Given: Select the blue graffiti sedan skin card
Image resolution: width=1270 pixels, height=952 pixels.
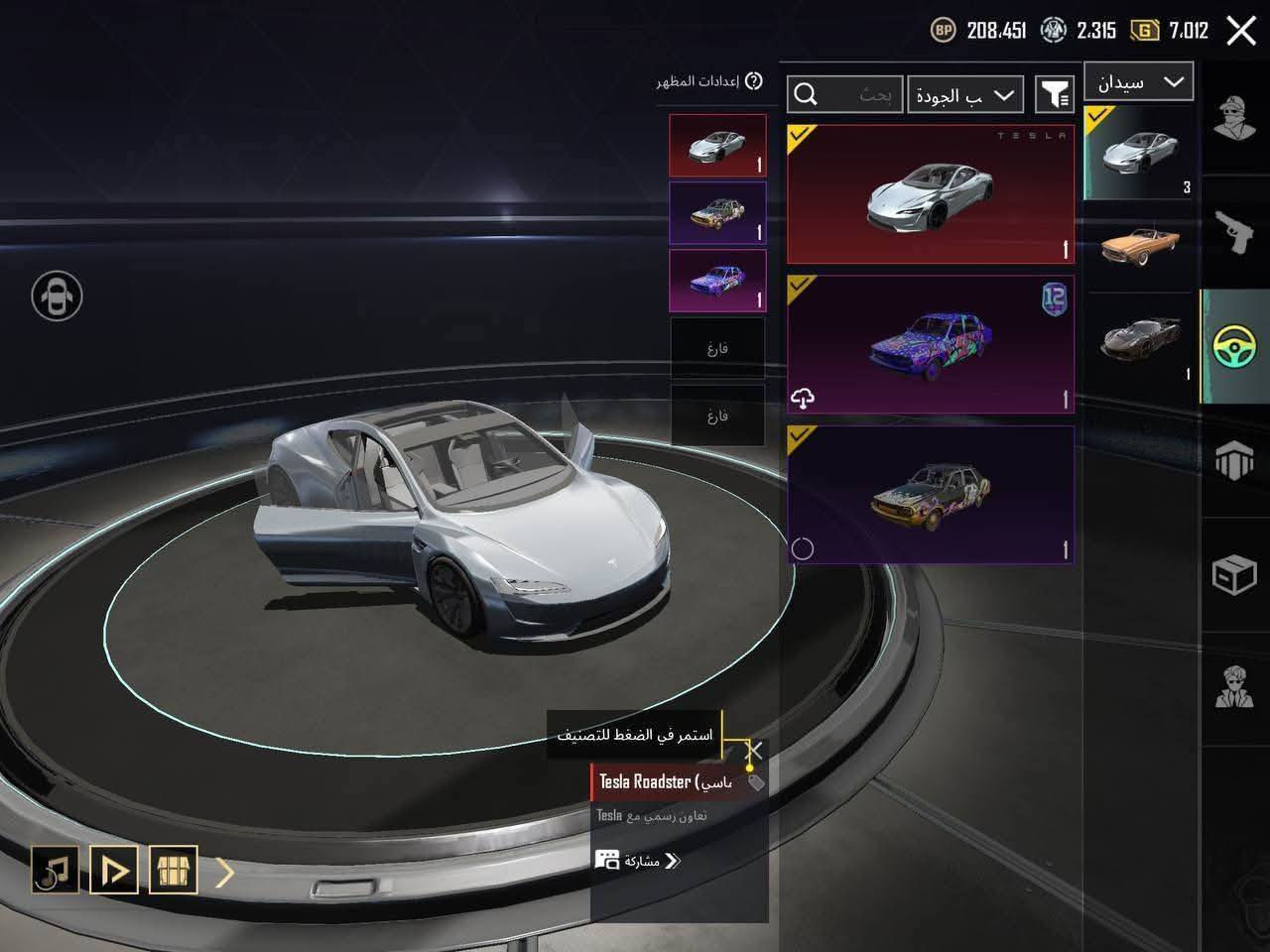Looking at the screenshot, I should (x=930, y=344).
